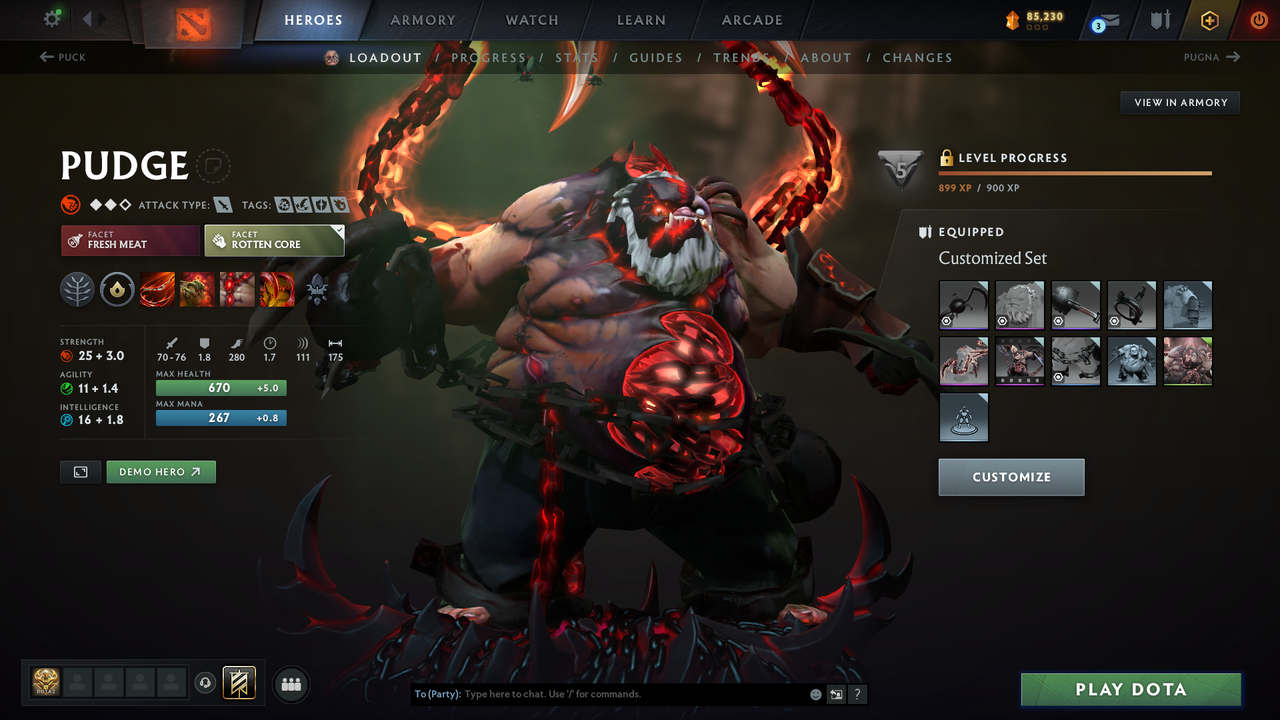The image size is (1280, 720).
Task: View the talent tree icon
Action: point(77,290)
